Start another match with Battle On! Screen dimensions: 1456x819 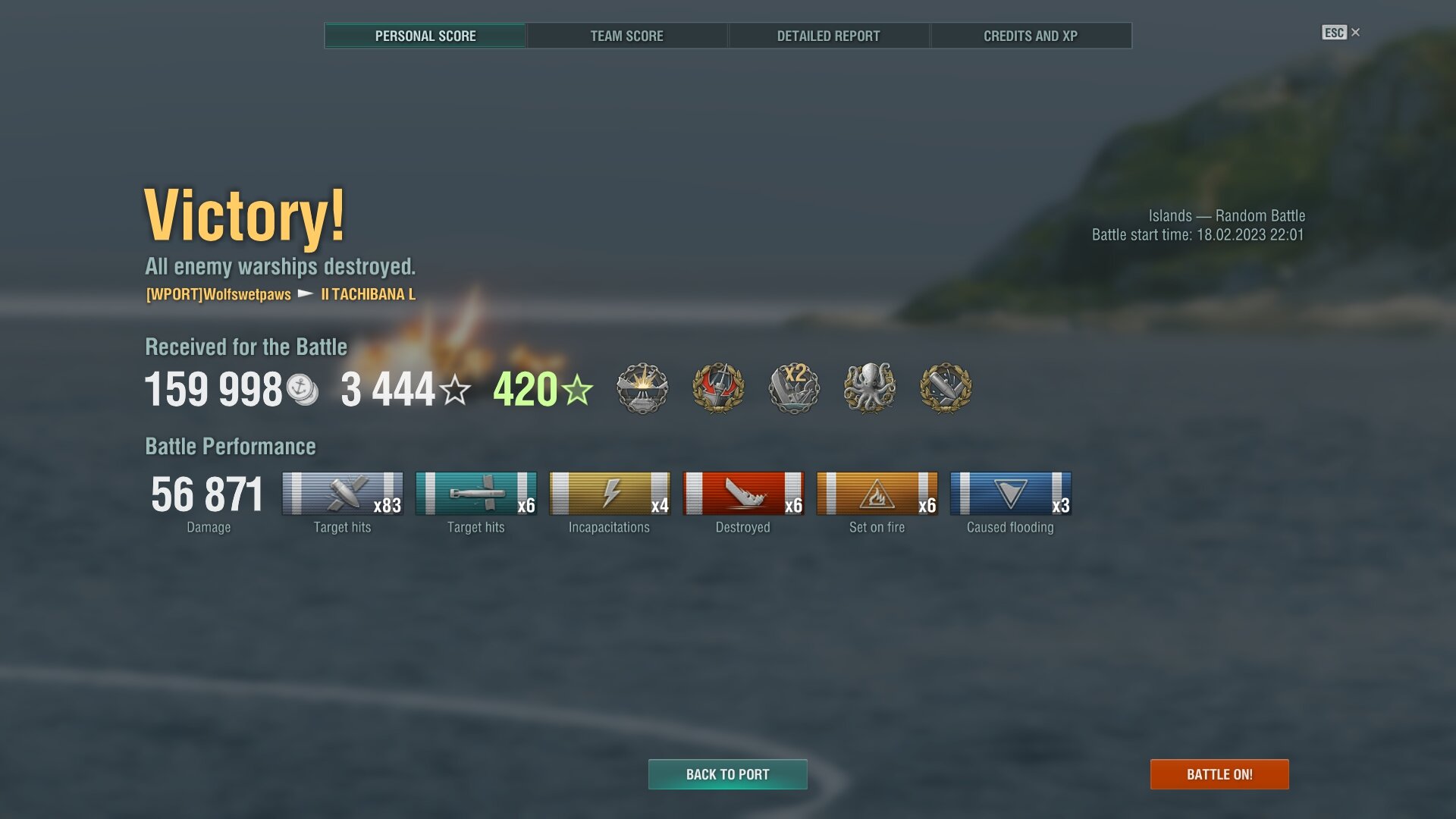click(1219, 774)
